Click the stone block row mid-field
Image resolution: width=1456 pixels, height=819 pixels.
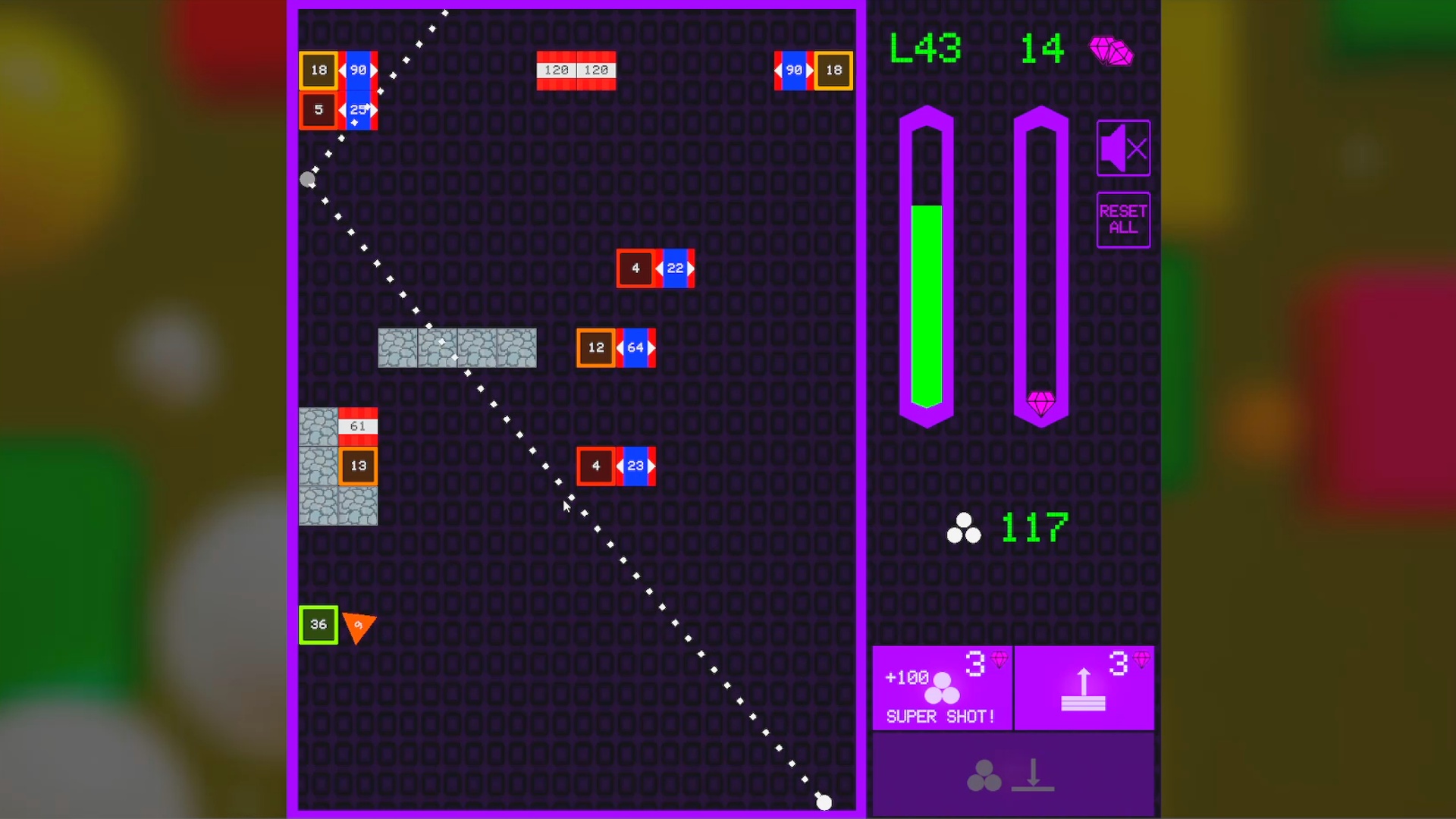pos(457,348)
